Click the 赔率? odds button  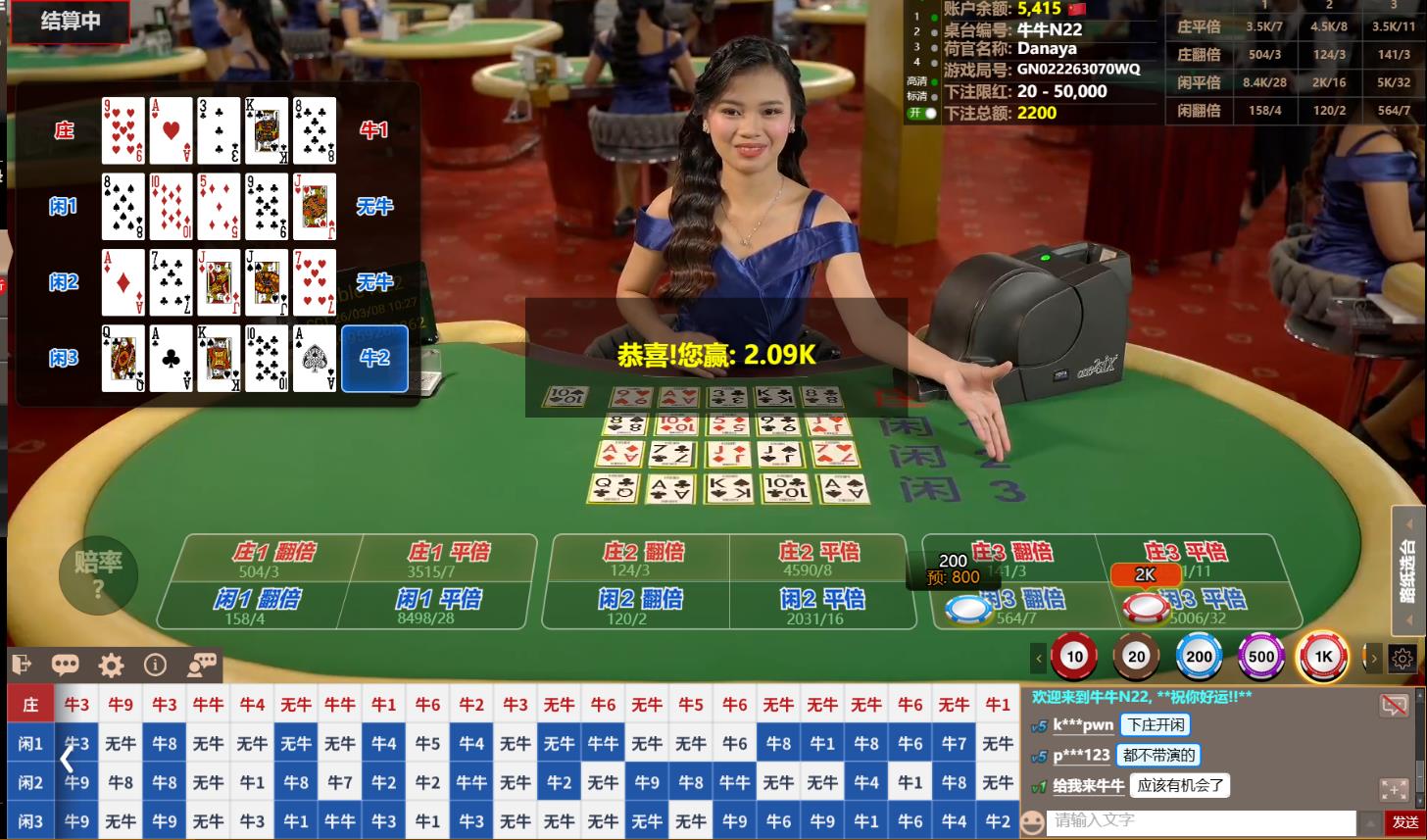[x=98, y=576]
